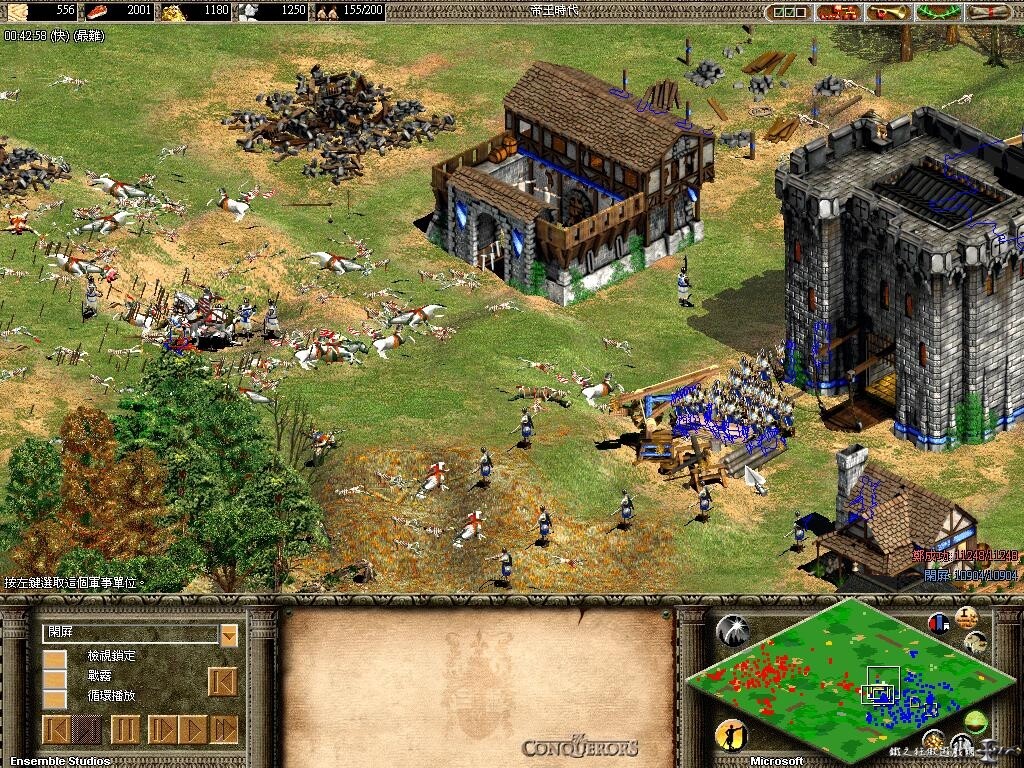Toggle the 戰霧 fog of war checkbox
This screenshot has width=1024, height=768.
pos(55,679)
